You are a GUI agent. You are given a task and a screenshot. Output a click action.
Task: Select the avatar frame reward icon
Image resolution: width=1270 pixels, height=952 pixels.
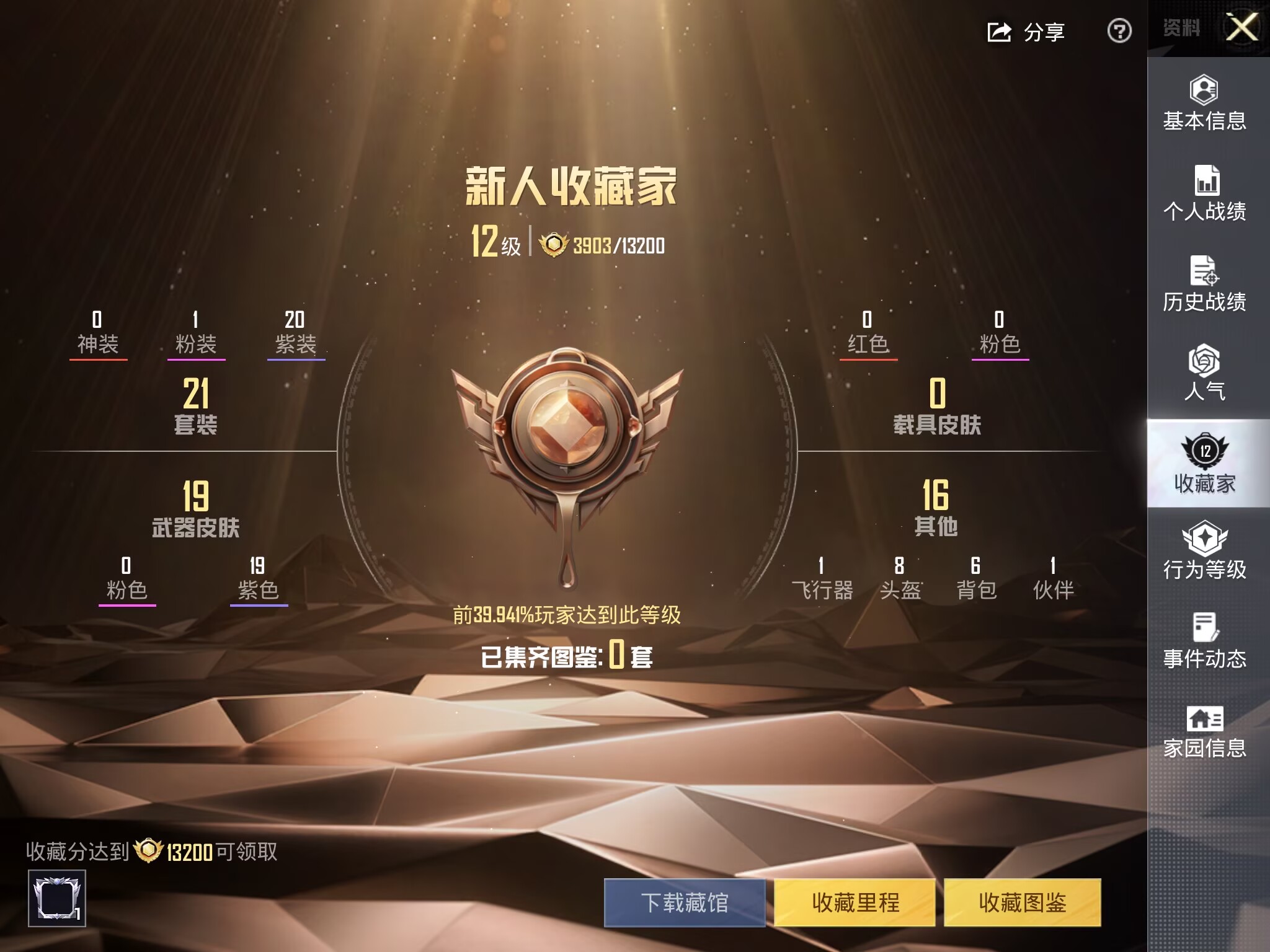point(56,898)
